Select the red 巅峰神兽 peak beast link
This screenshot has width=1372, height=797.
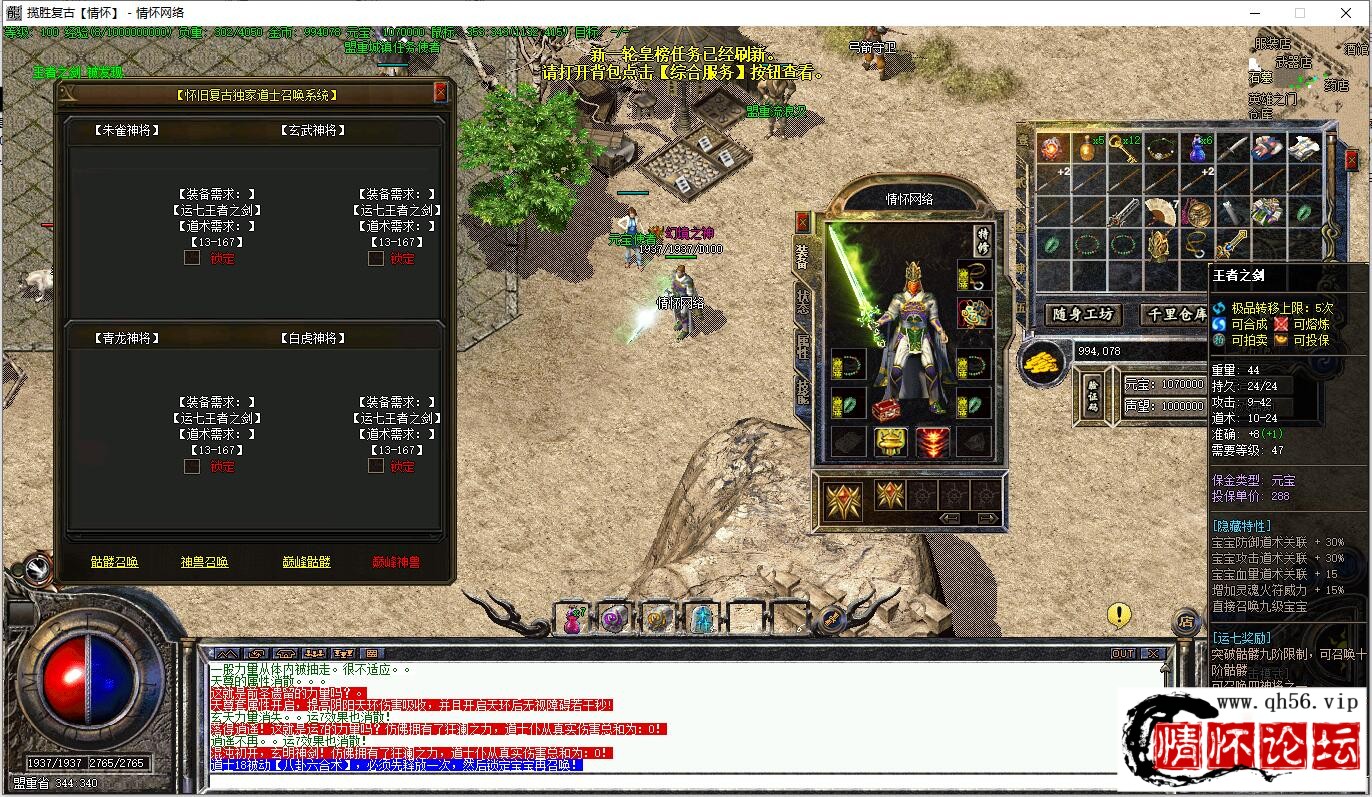tap(396, 562)
